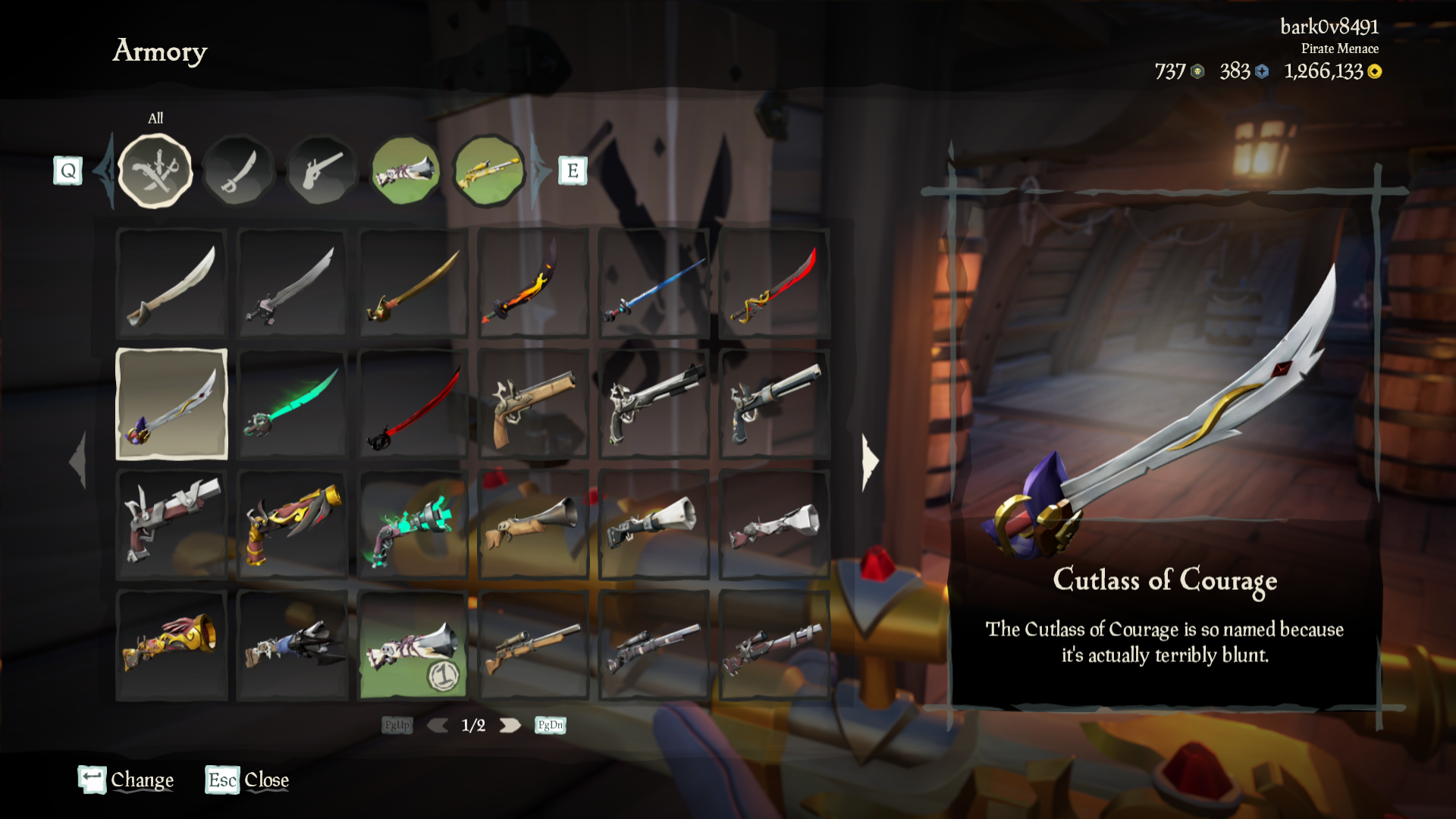Select the sniper rifle with scope
This screenshot has height=819, width=1456.
coord(533,645)
